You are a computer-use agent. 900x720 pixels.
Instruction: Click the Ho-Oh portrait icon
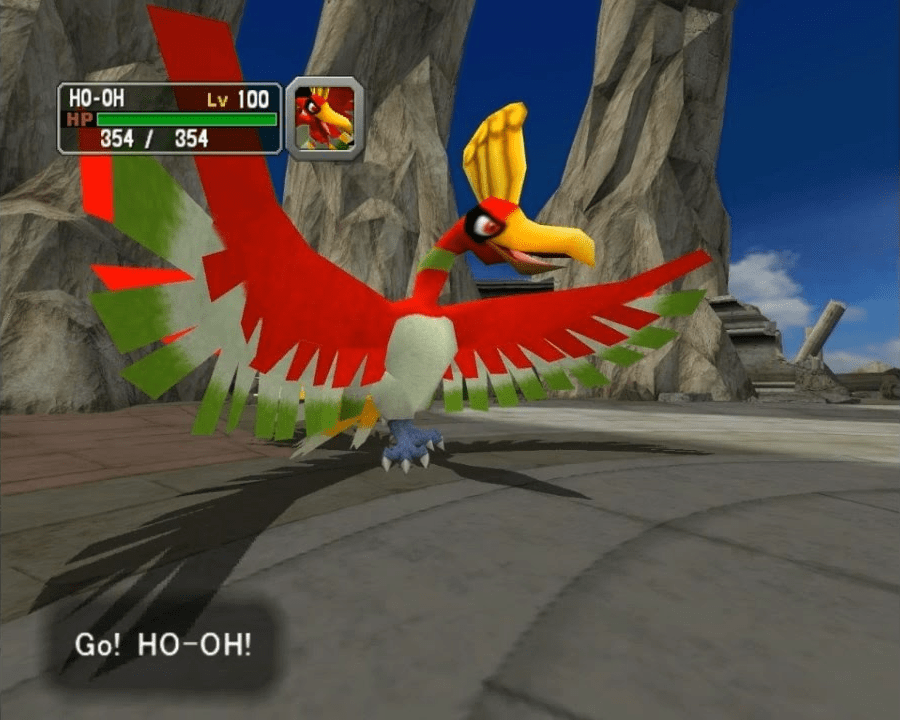[x=325, y=119]
